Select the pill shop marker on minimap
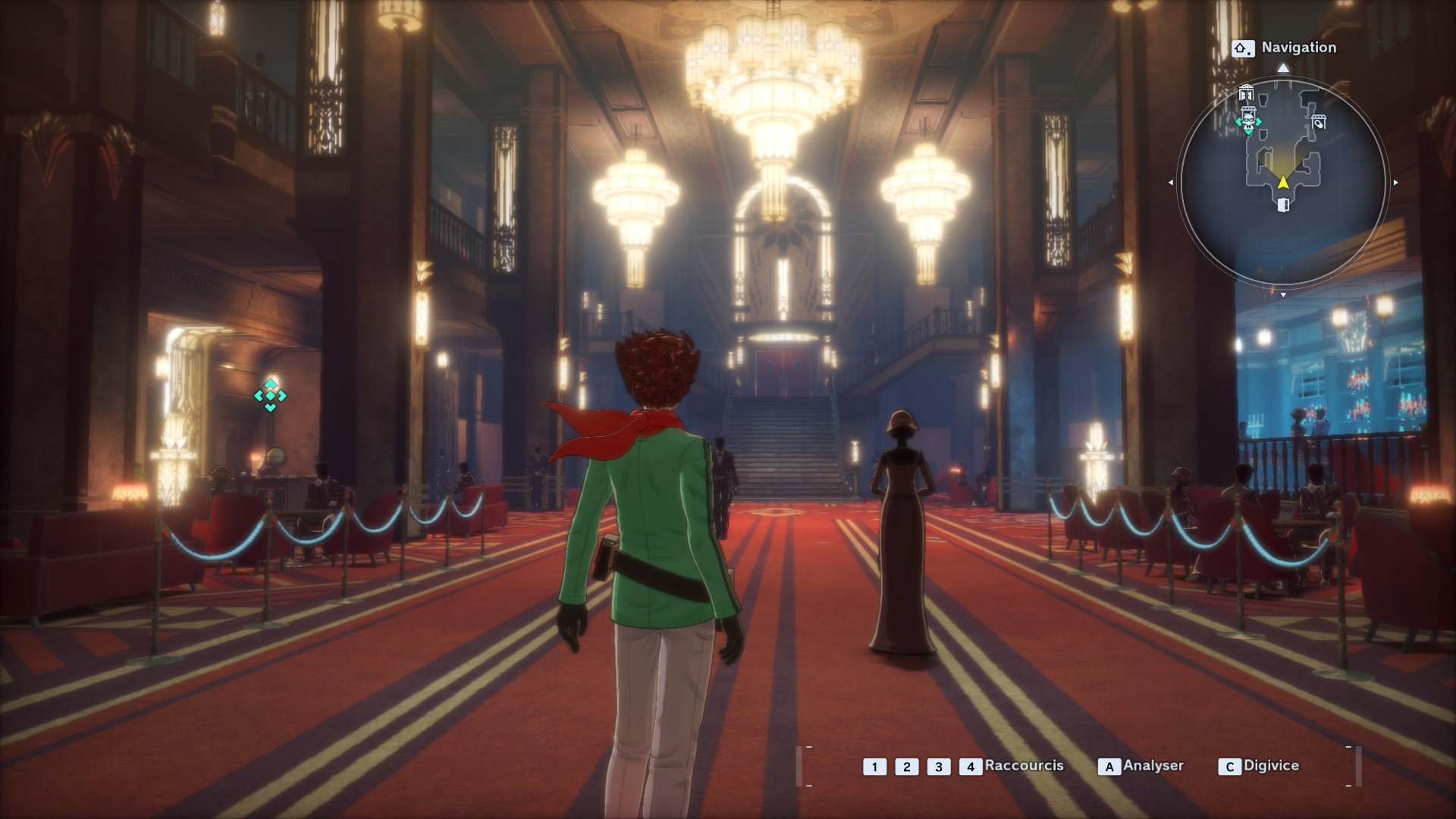The width and height of the screenshot is (1456, 819). point(1319,121)
